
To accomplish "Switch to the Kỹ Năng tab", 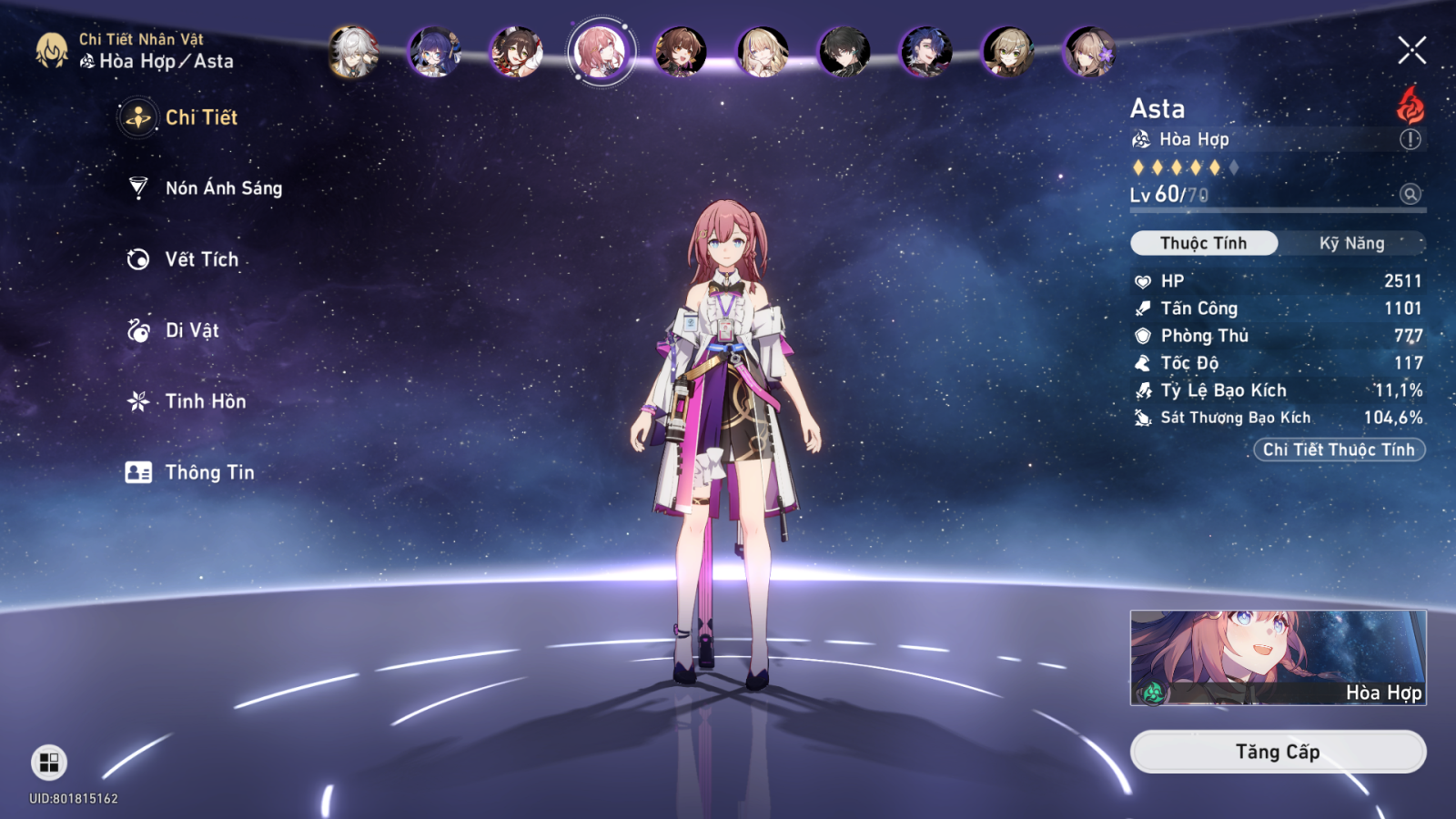I will coord(1351,243).
